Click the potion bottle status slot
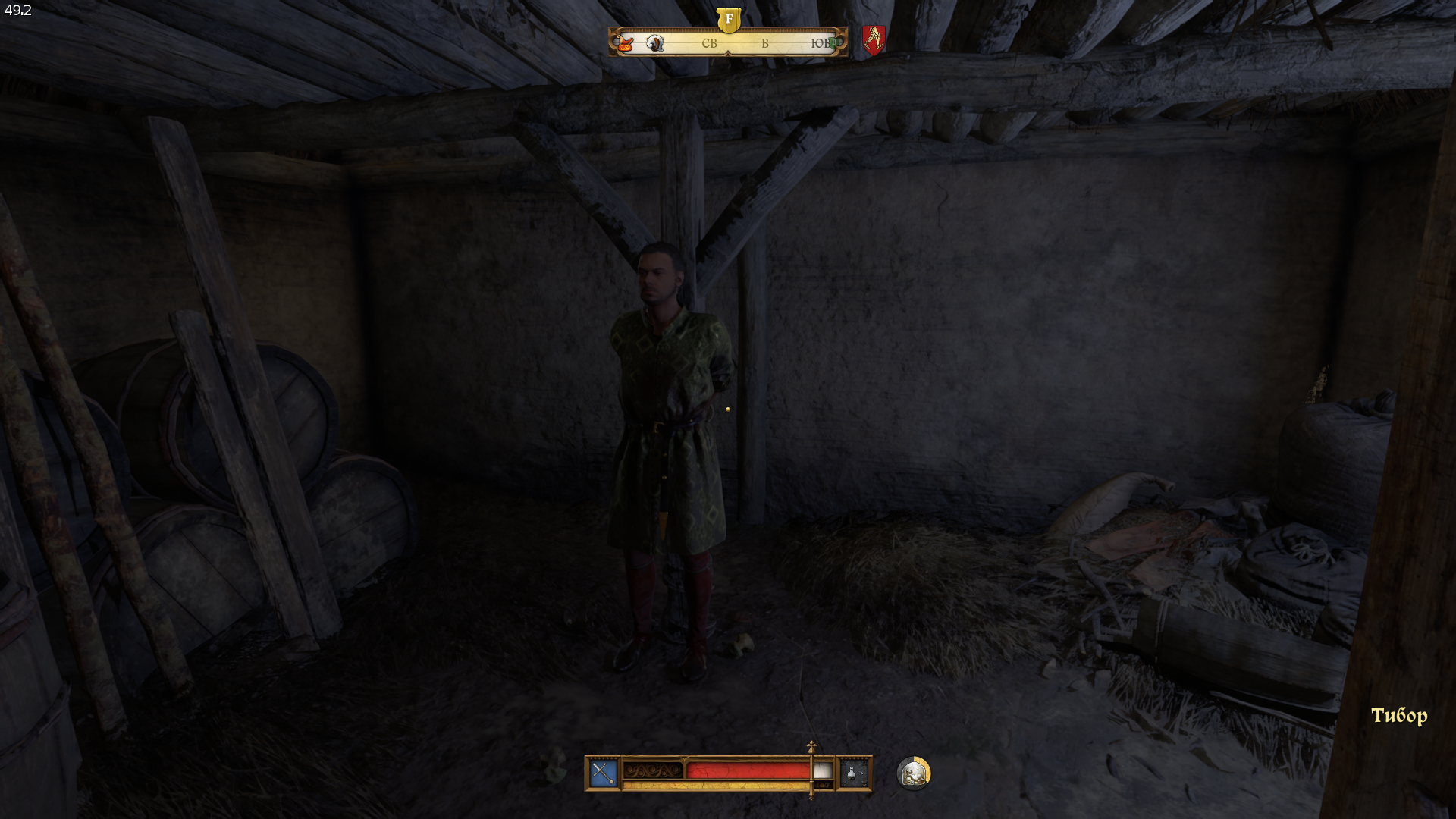 853,773
